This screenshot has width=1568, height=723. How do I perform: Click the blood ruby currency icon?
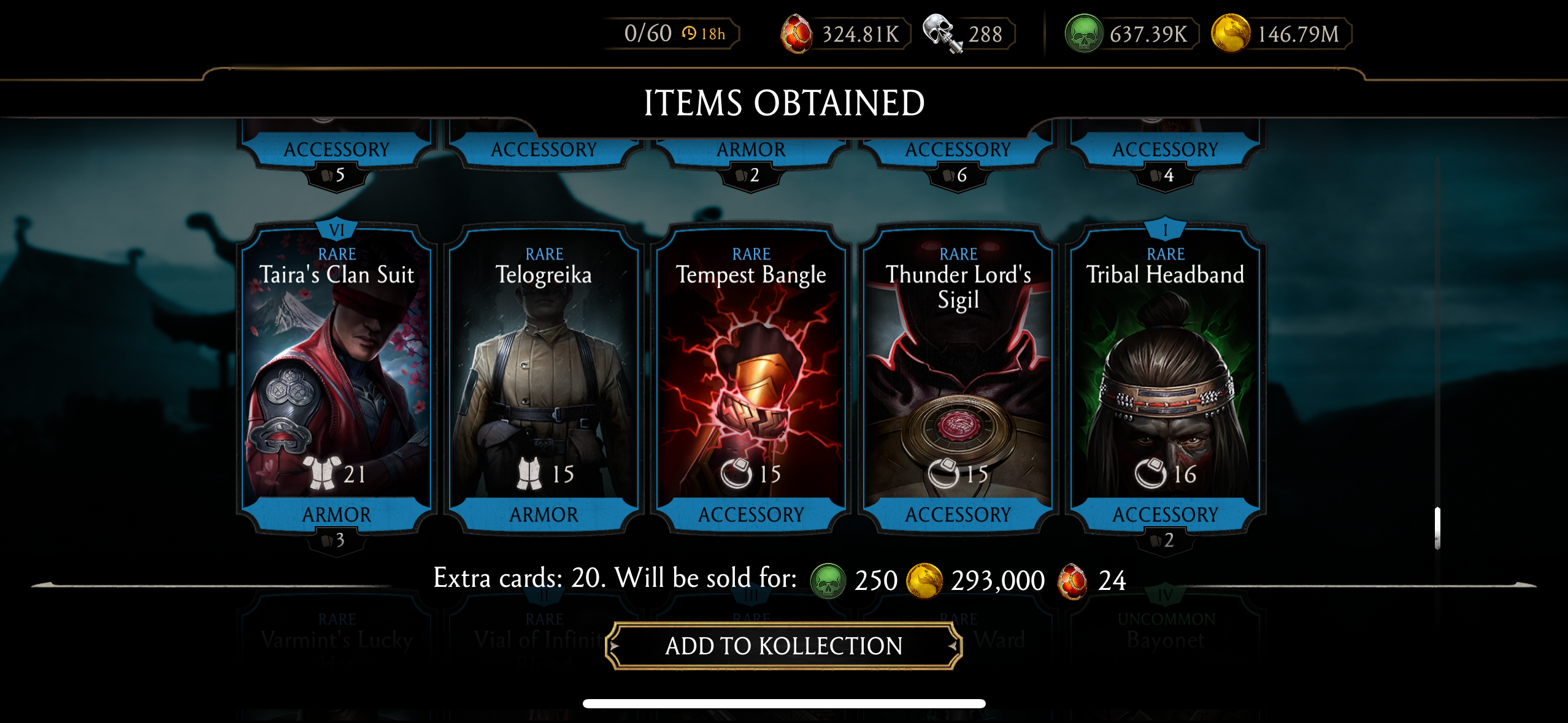click(796, 34)
